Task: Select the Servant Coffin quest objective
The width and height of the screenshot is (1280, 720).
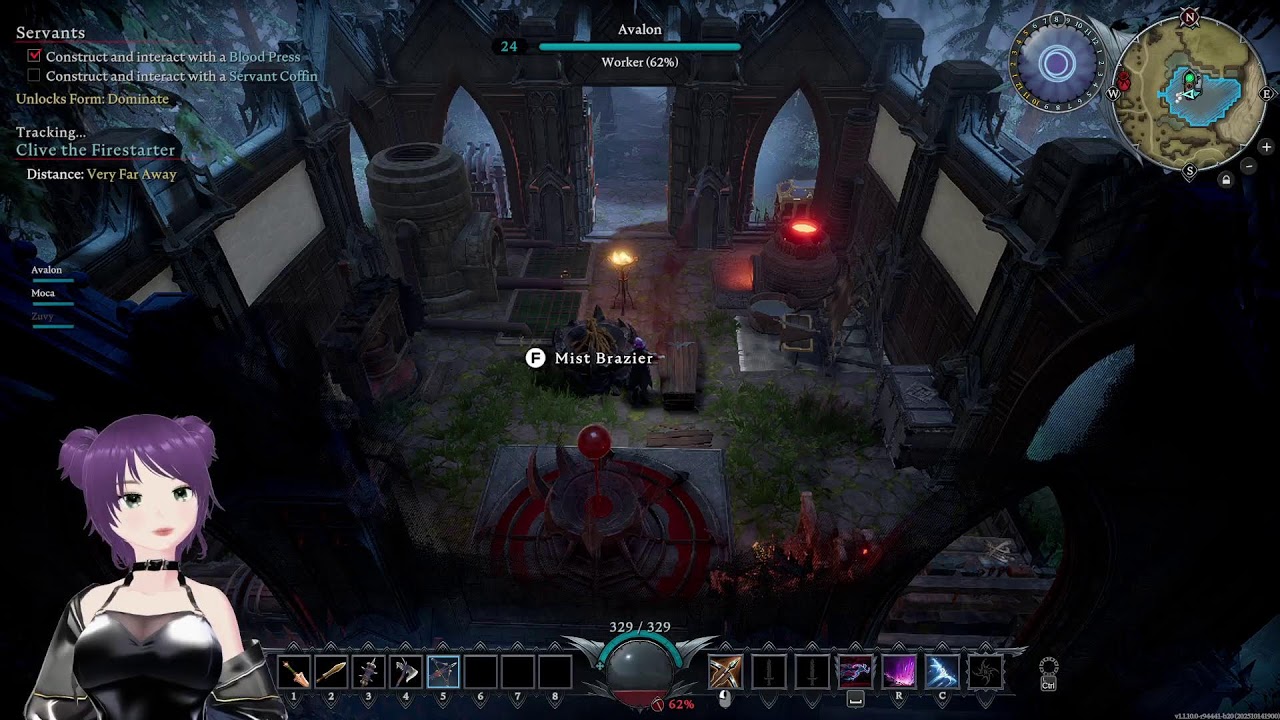Action: click(x=181, y=76)
